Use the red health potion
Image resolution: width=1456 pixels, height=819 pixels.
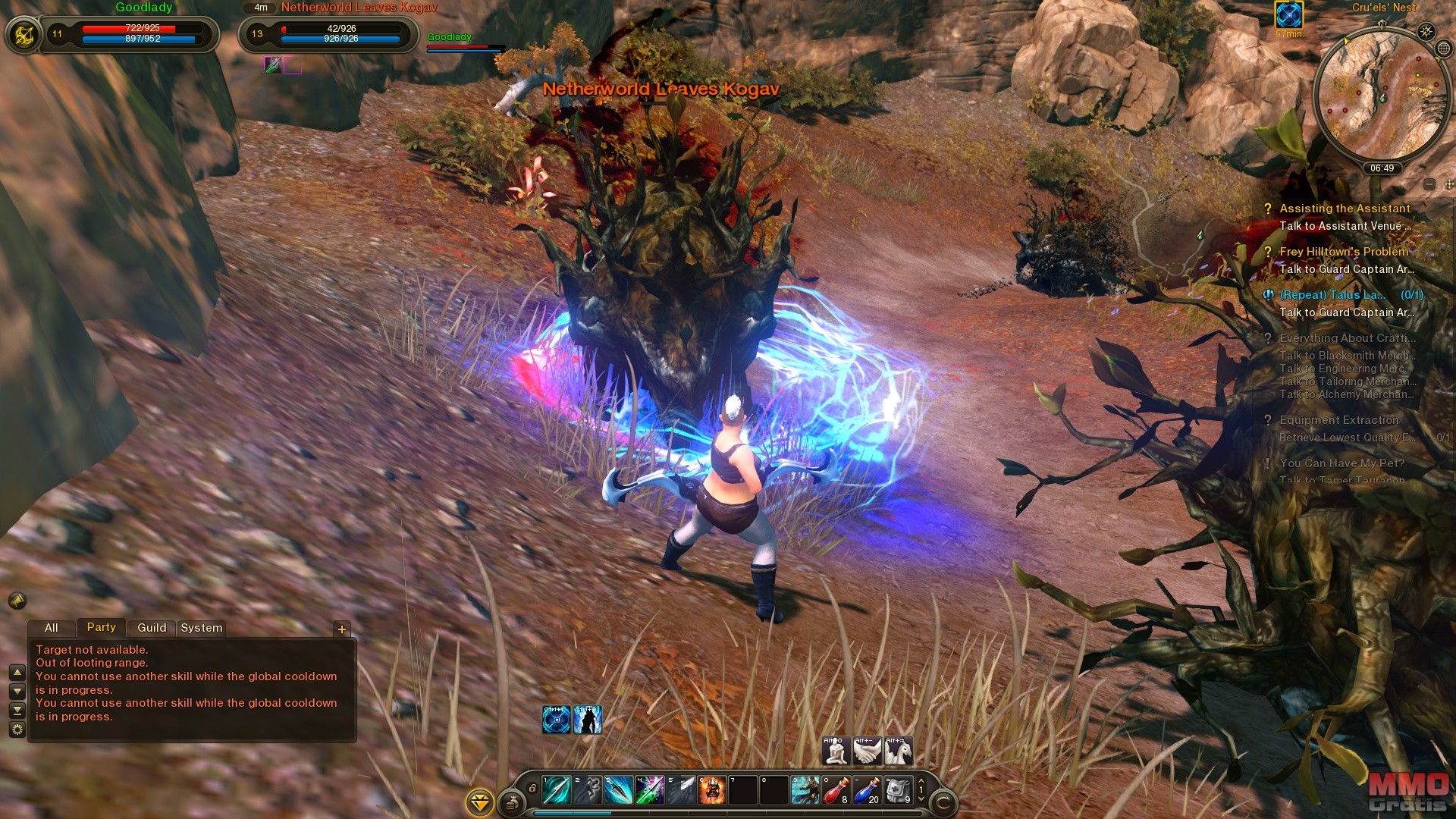pyautogui.click(x=836, y=790)
